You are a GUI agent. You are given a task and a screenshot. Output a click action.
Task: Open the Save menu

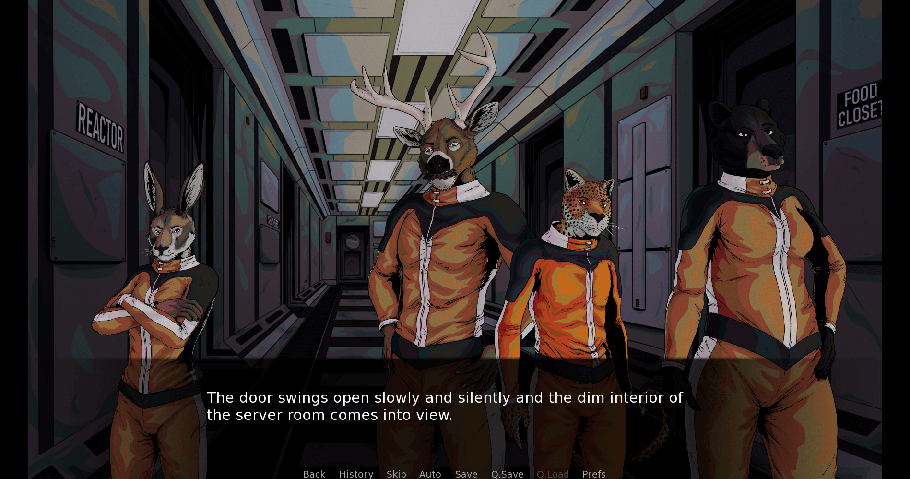coord(466,474)
